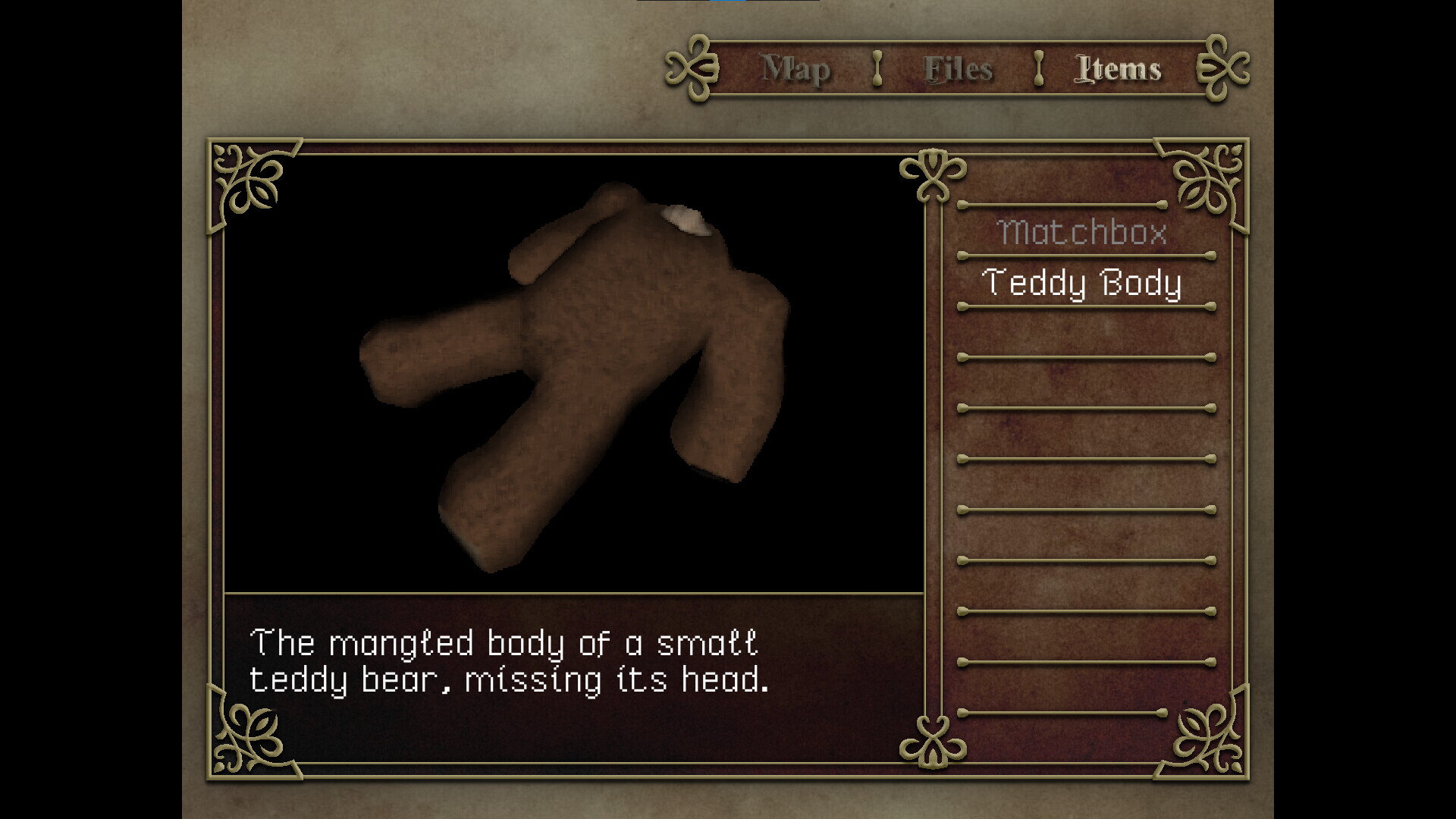Select the Matchbox item entry

(1082, 231)
